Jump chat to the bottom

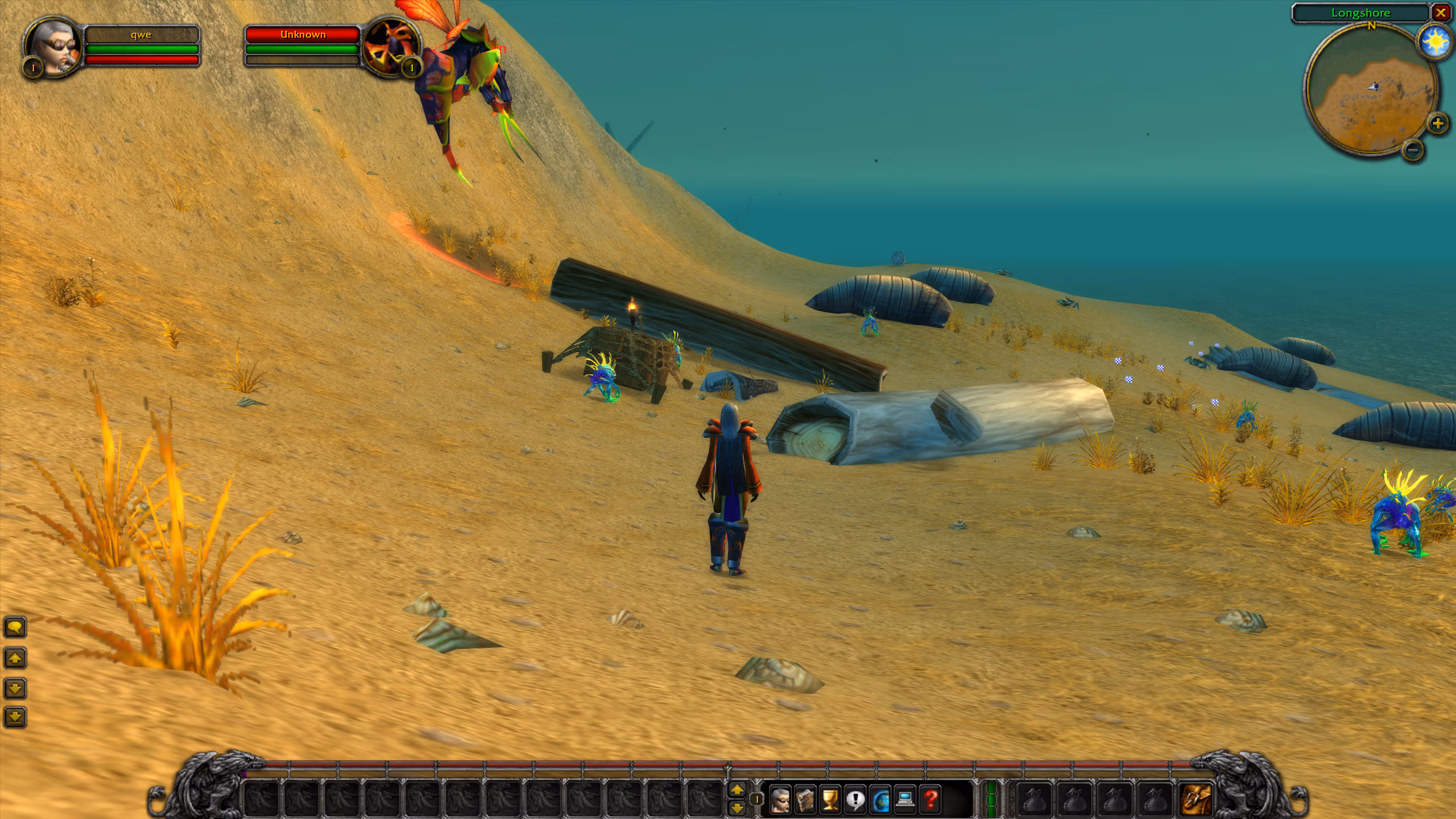[15, 718]
